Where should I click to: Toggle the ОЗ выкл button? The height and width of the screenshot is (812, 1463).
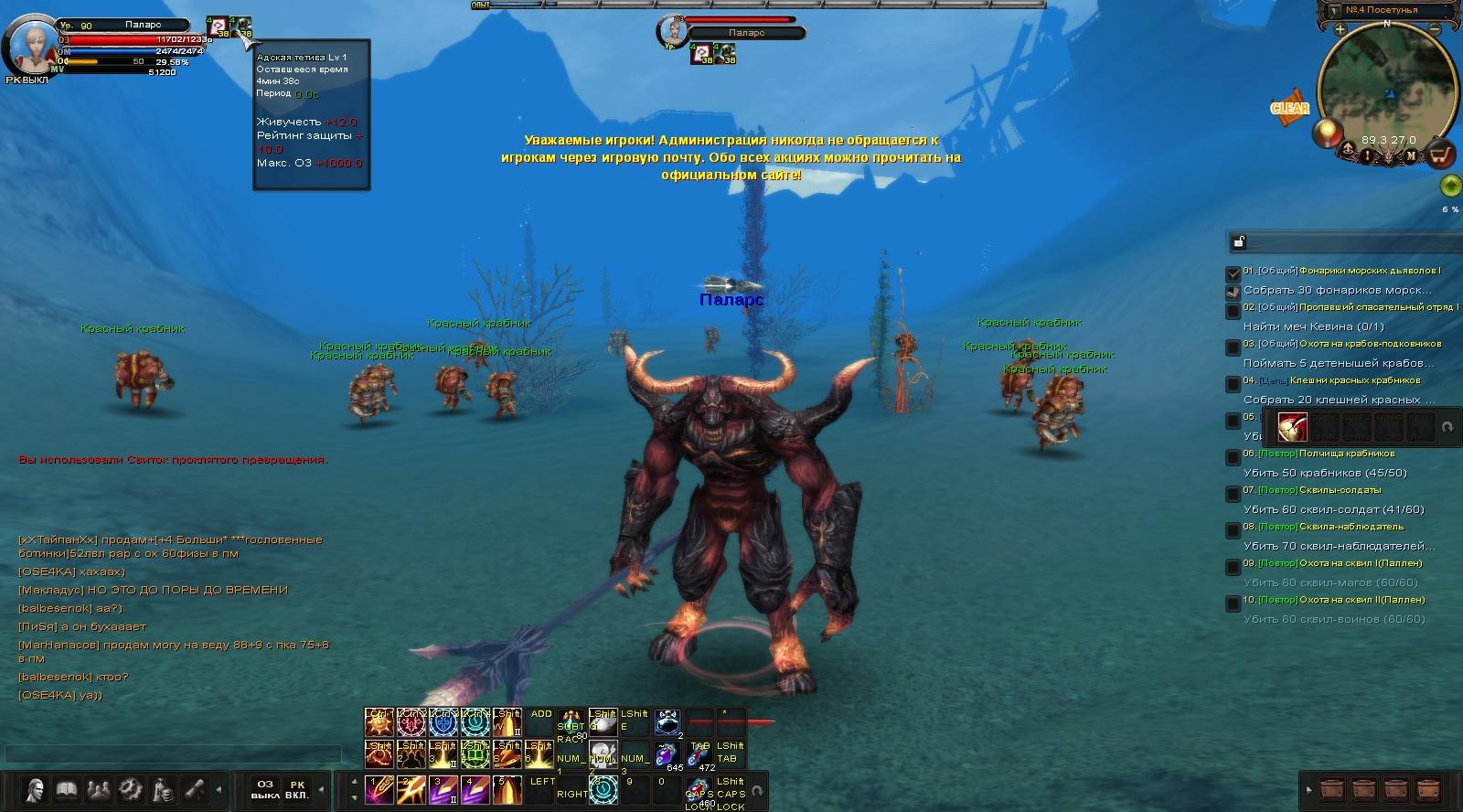[x=265, y=789]
